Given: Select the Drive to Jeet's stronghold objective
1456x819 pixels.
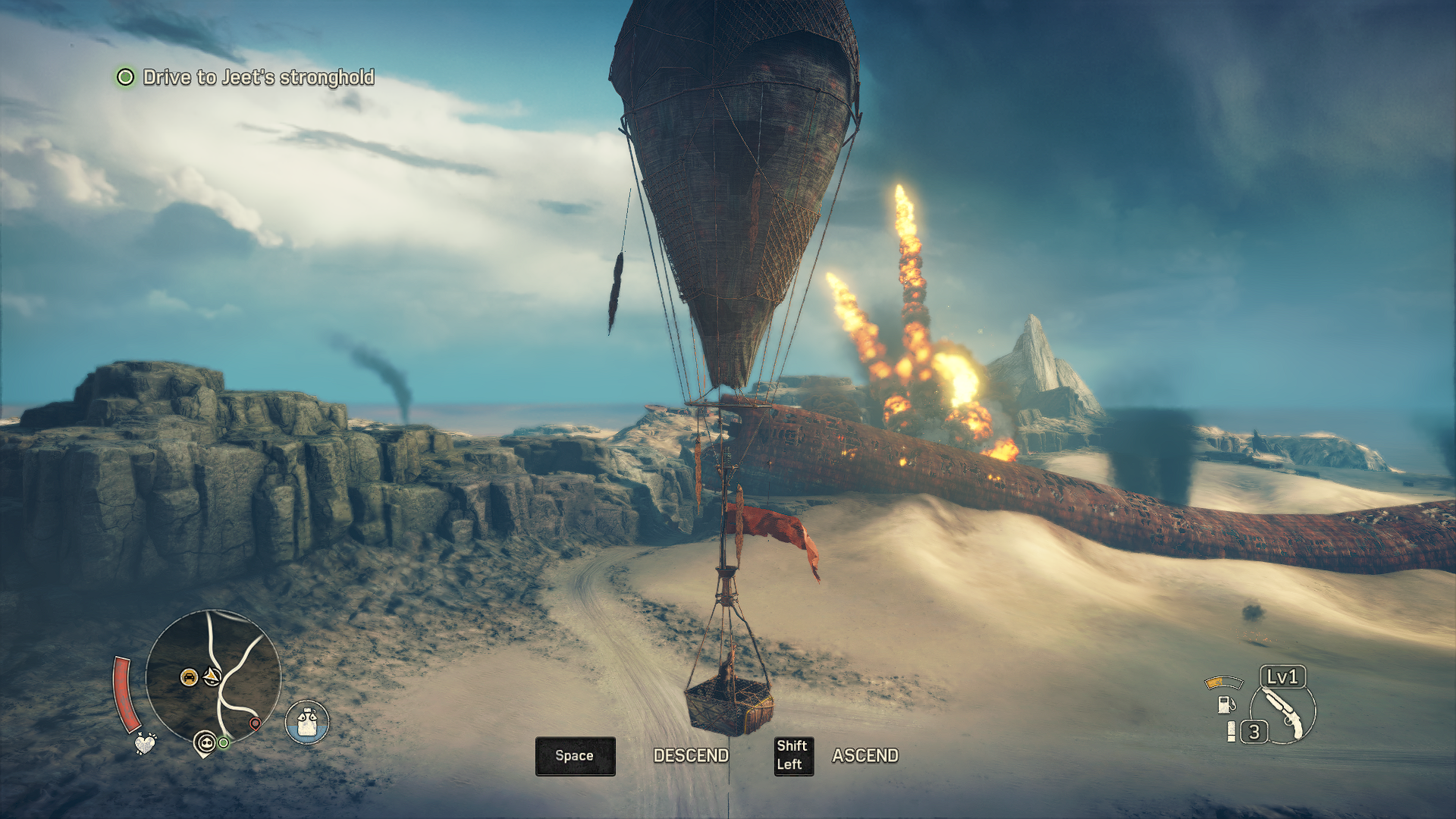Looking at the screenshot, I should point(258,77).
